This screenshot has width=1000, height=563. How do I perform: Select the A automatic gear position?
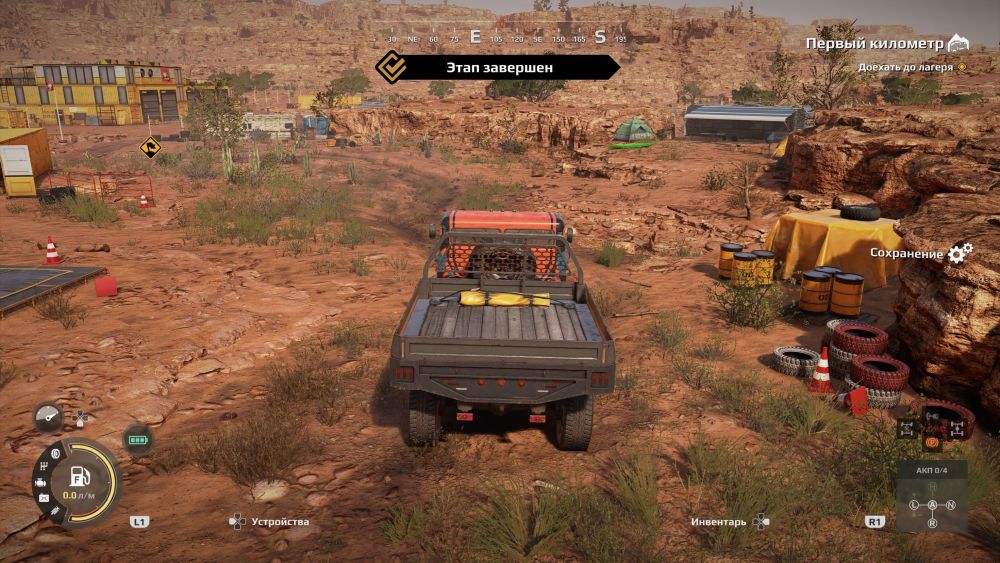click(932, 505)
